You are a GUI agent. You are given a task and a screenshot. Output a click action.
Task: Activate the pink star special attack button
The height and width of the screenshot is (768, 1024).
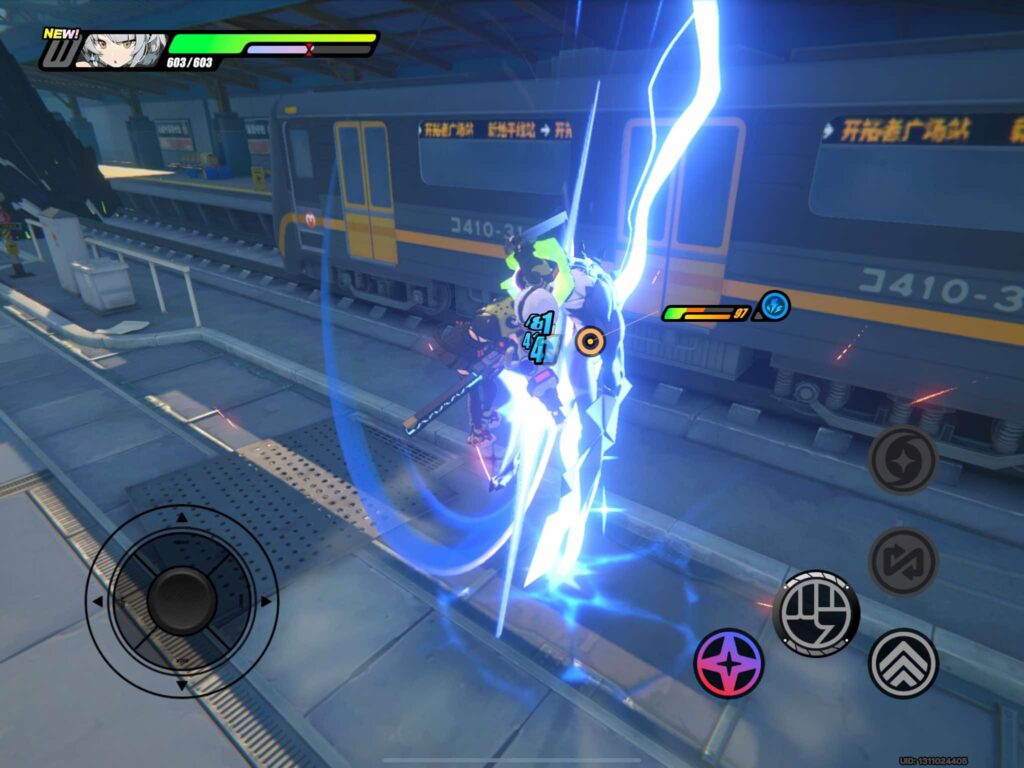coord(729,663)
